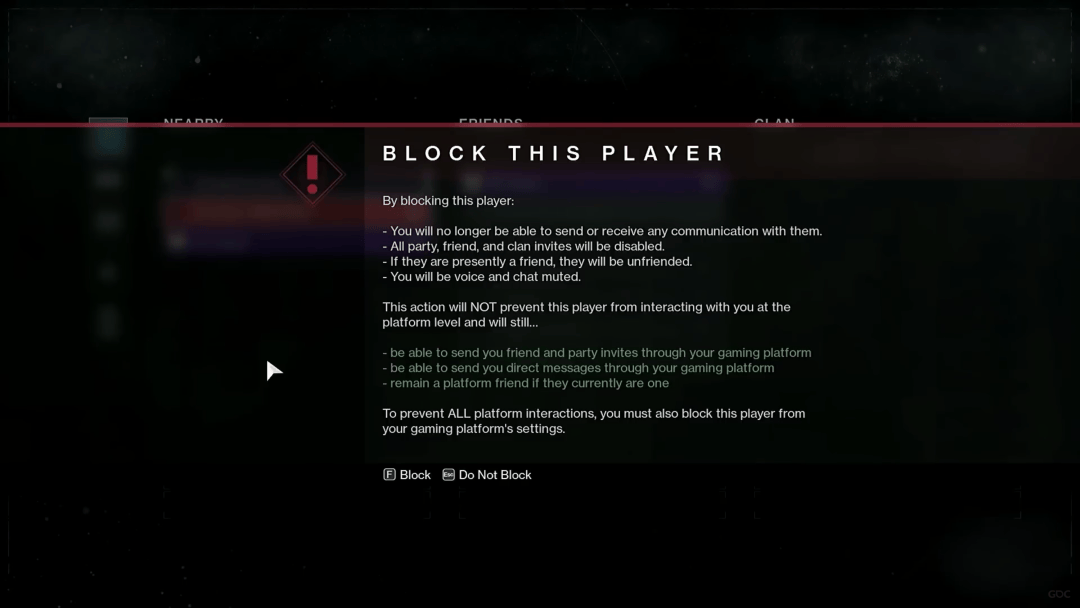Choose Do Not Block to cancel
The height and width of the screenshot is (608, 1080).
coord(487,475)
